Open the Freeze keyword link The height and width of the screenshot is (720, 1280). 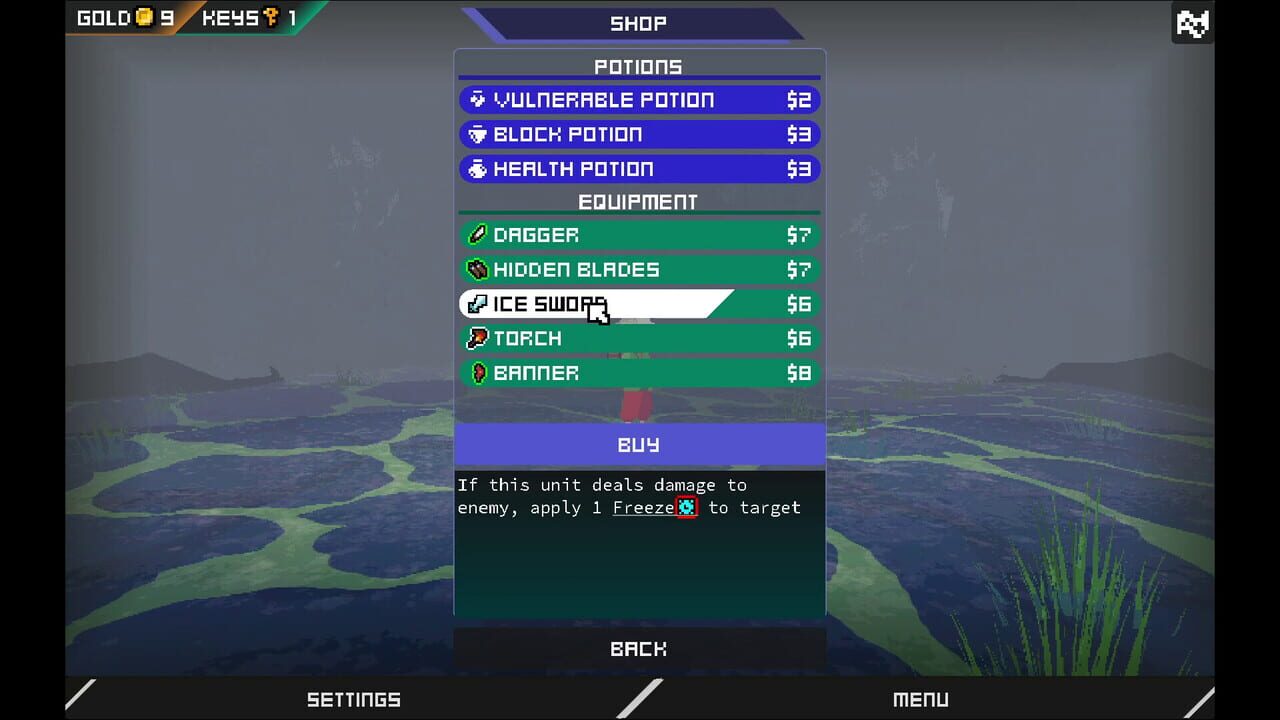pyautogui.click(x=644, y=507)
